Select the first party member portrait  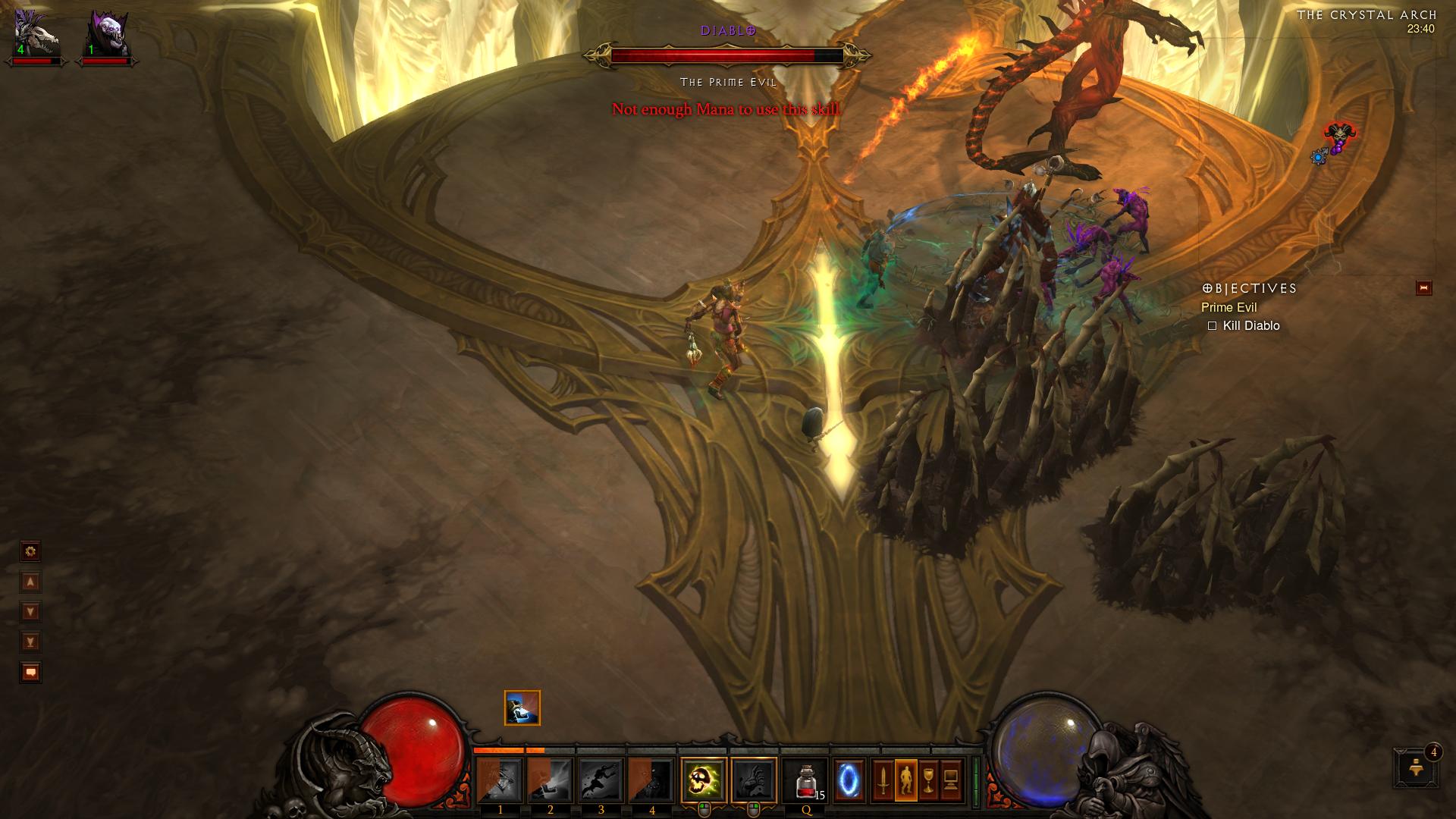click(36, 34)
